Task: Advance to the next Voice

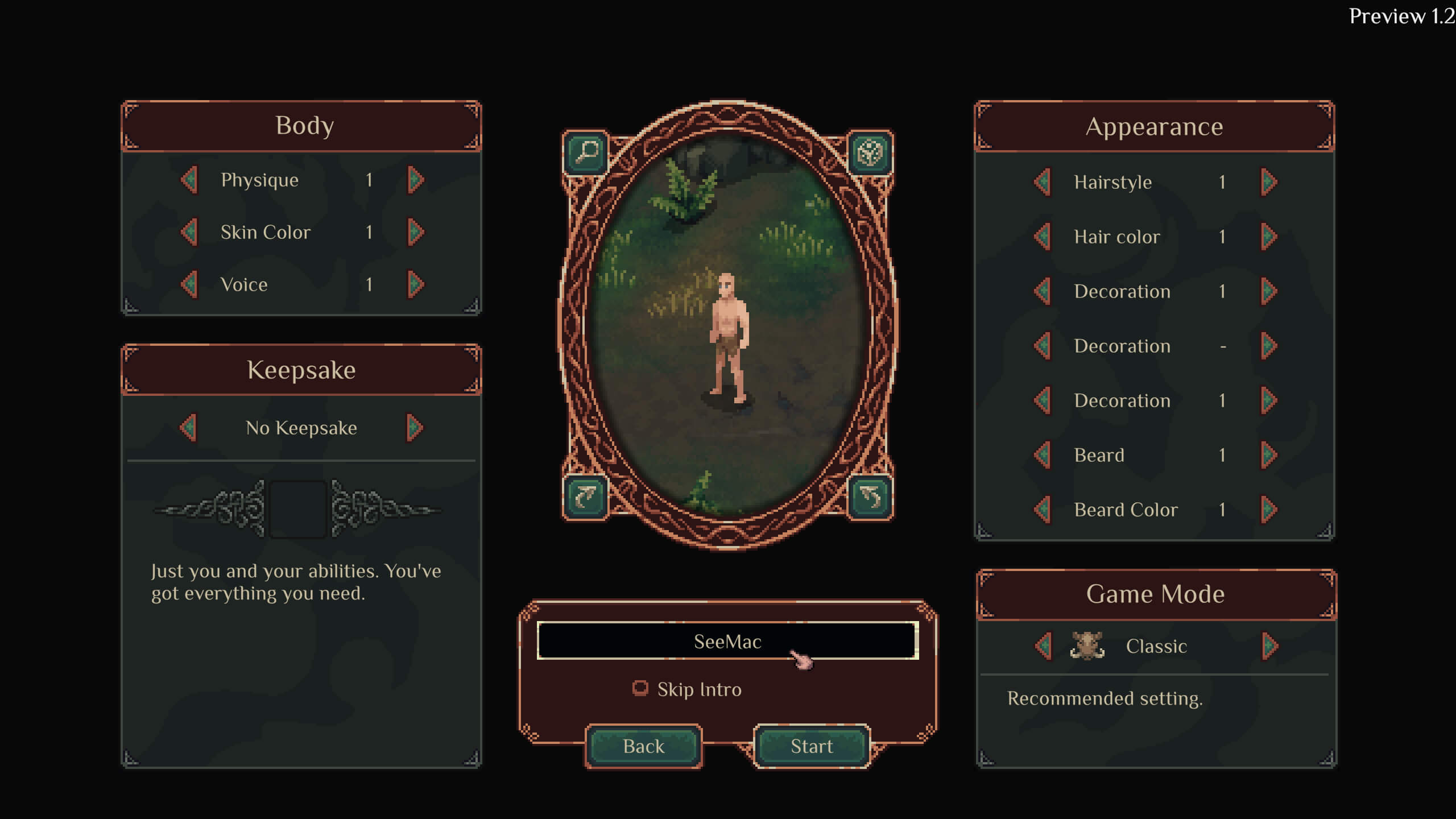Action: coord(416,284)
